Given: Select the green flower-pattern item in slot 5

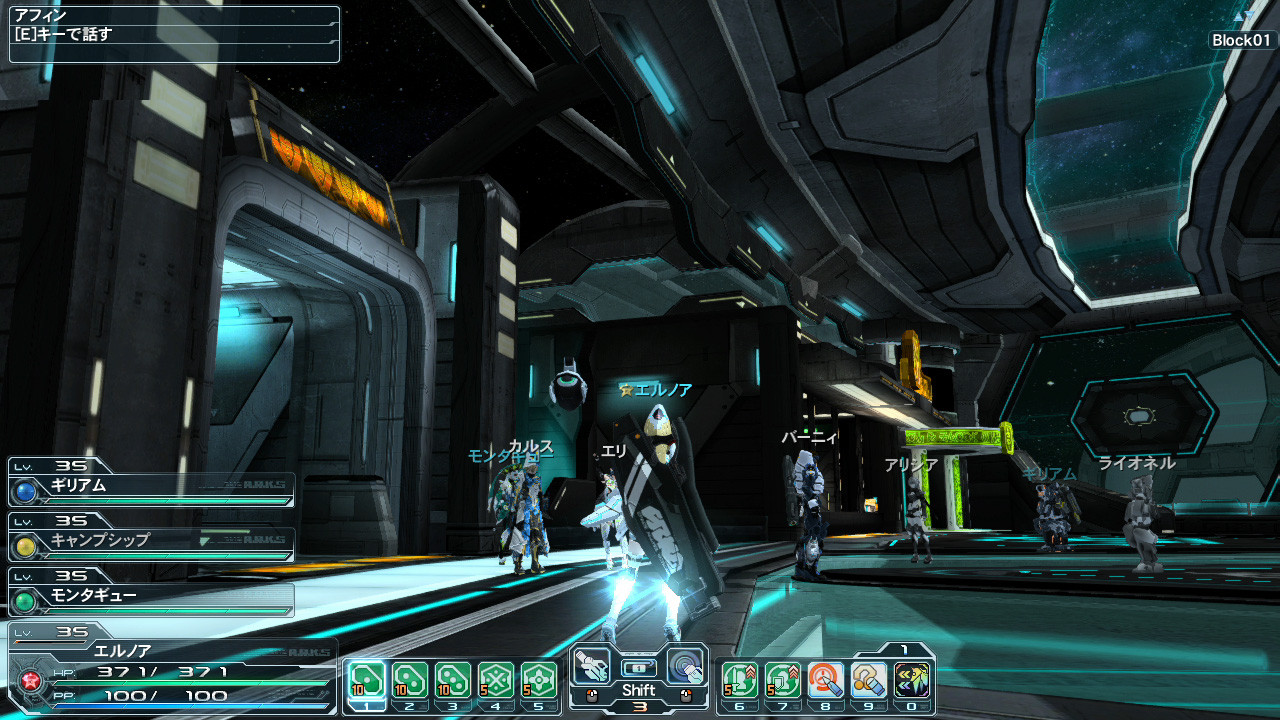Looking at the screenshot, I should [539, 680].
